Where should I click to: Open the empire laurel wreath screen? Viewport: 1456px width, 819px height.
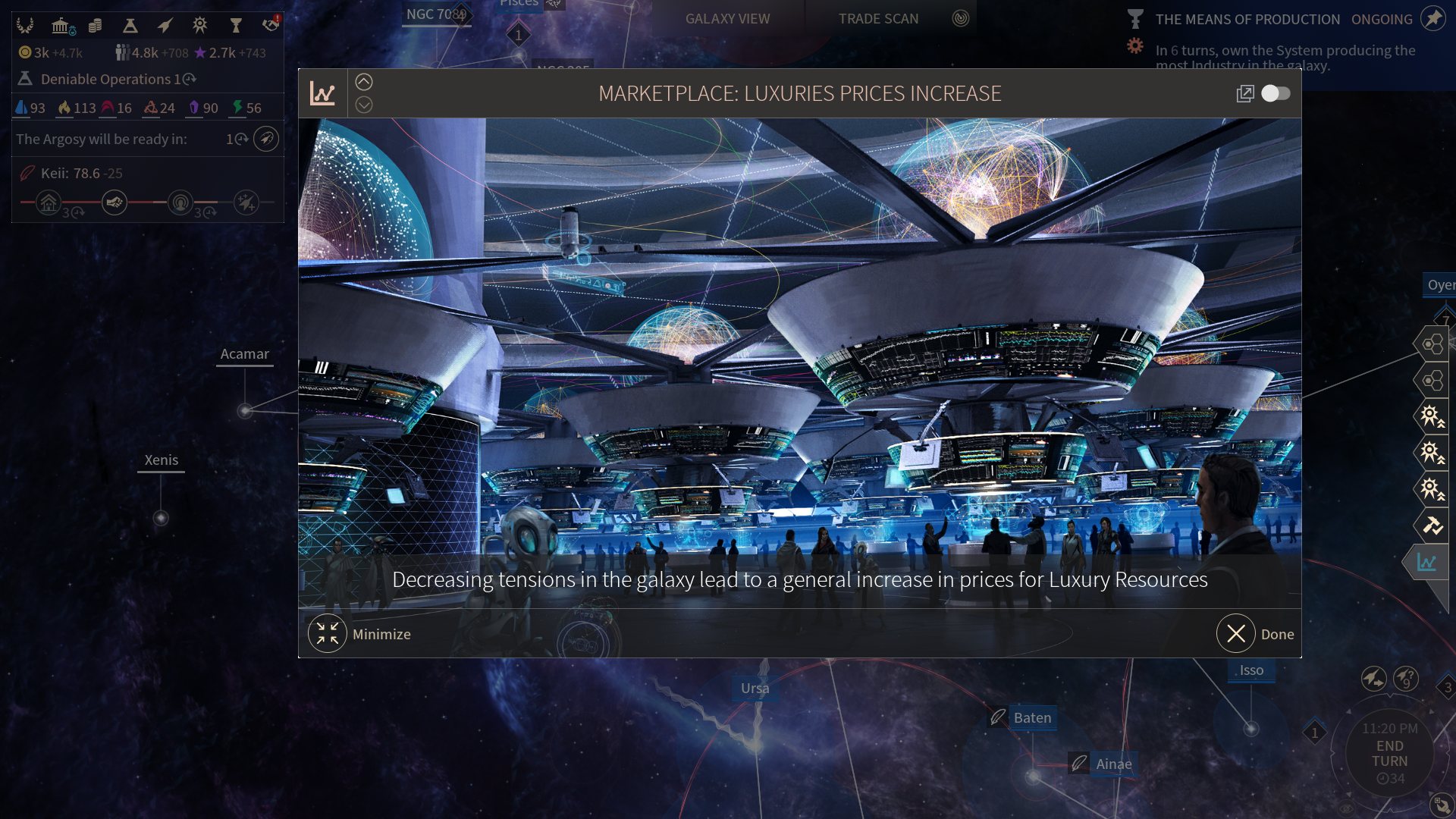(25, 26)
